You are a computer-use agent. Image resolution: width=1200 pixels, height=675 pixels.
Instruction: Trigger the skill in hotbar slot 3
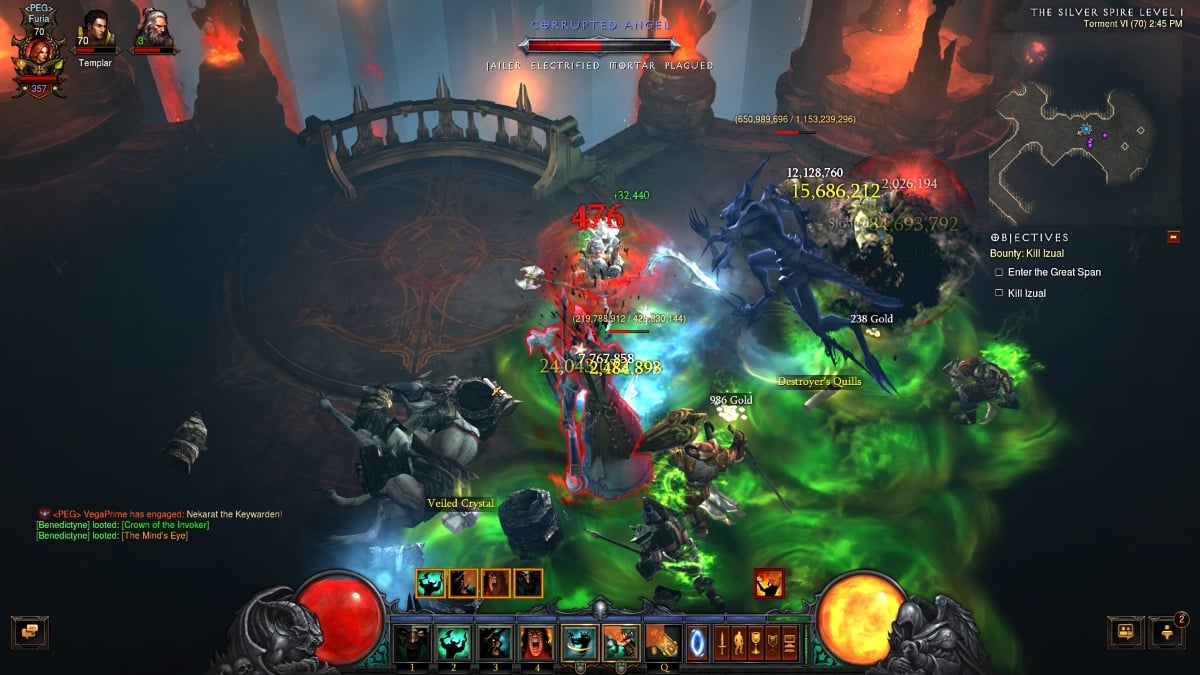click(493, 642)
